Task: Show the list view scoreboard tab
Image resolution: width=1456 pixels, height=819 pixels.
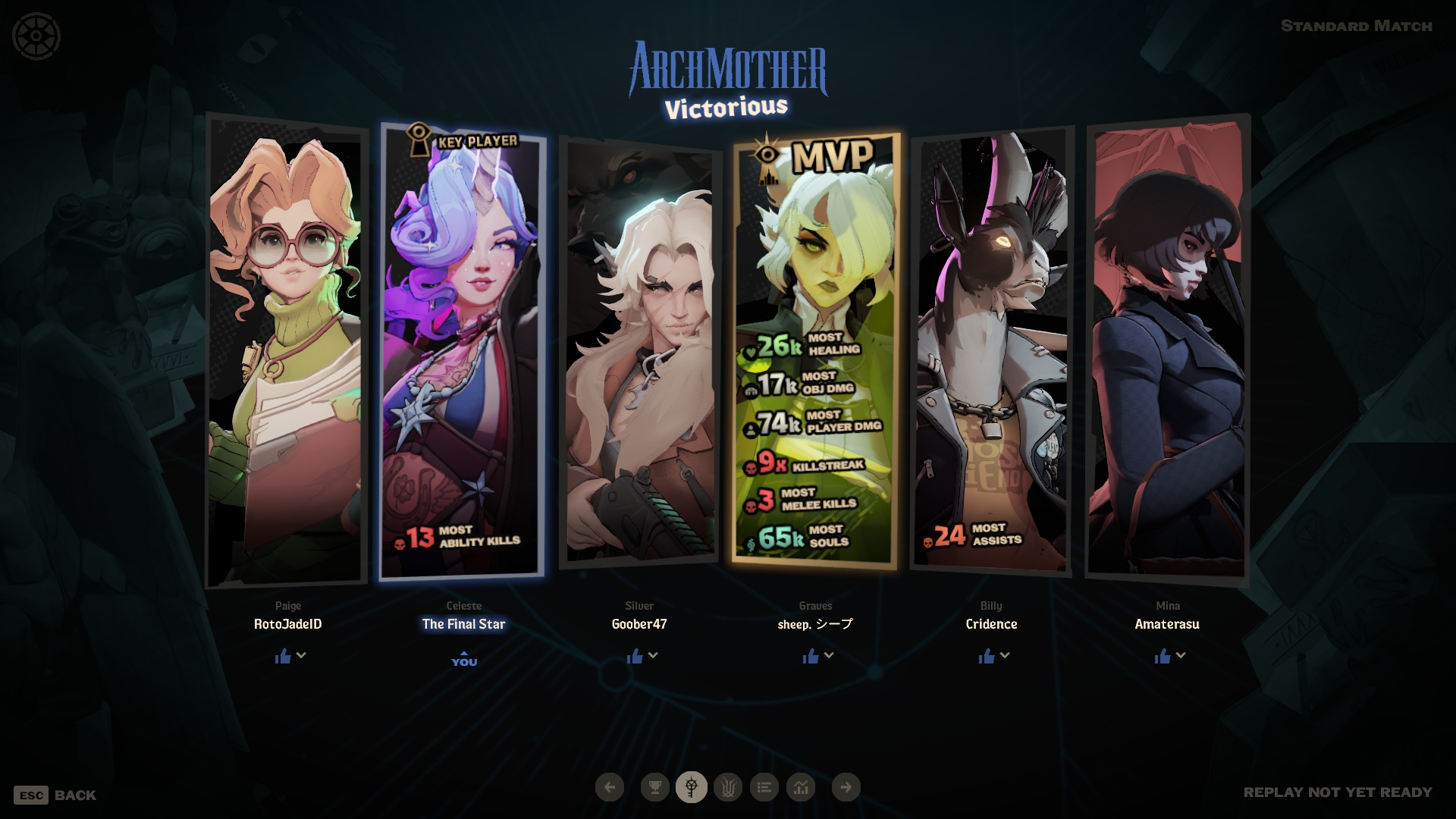Action: (764, 787)
